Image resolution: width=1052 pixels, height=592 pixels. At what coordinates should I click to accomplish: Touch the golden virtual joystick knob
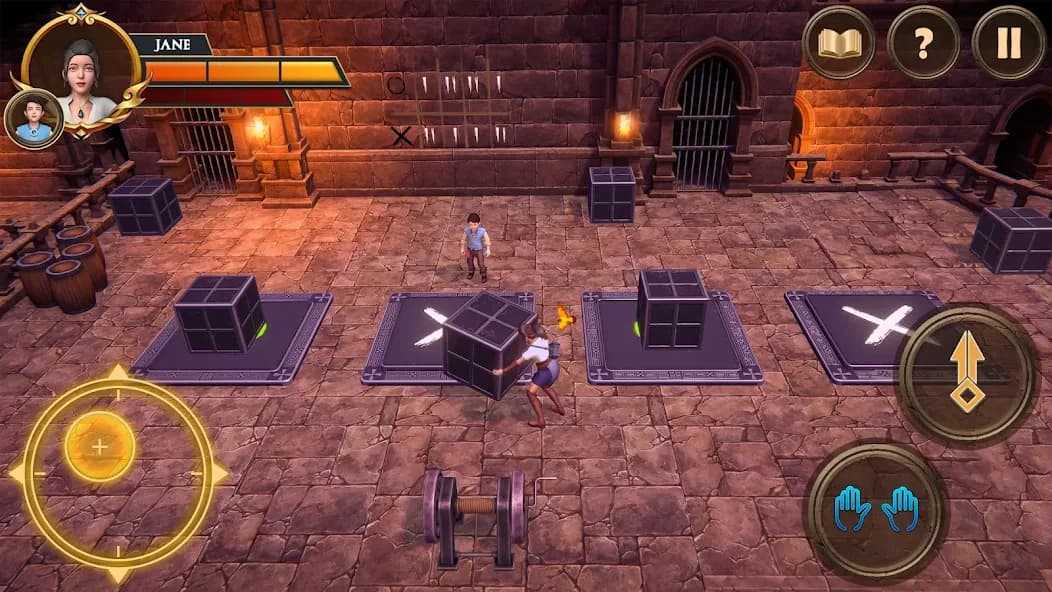pos(100,446)
